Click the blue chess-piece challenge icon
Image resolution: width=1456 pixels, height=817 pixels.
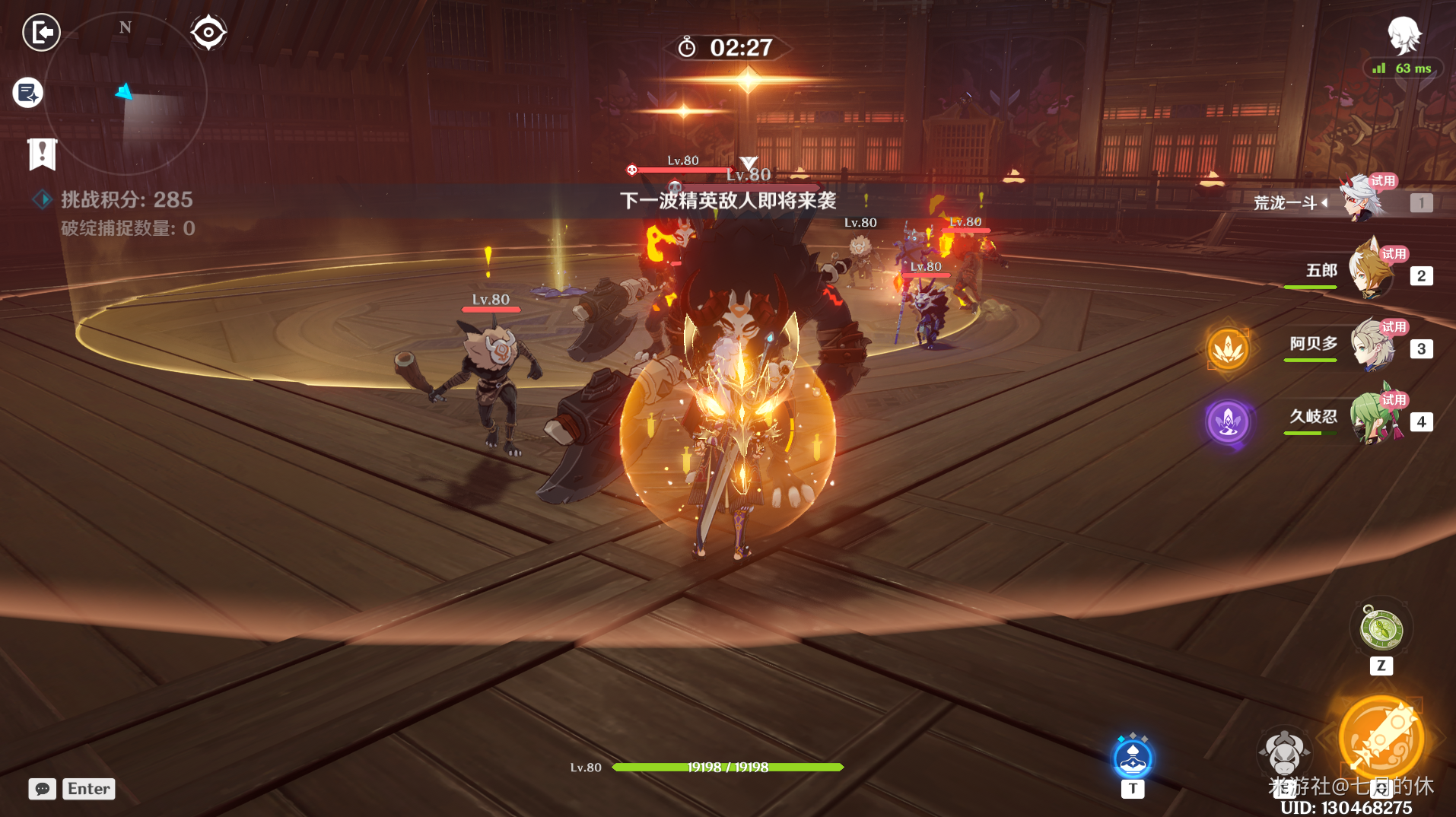[x=1133, y=758]
